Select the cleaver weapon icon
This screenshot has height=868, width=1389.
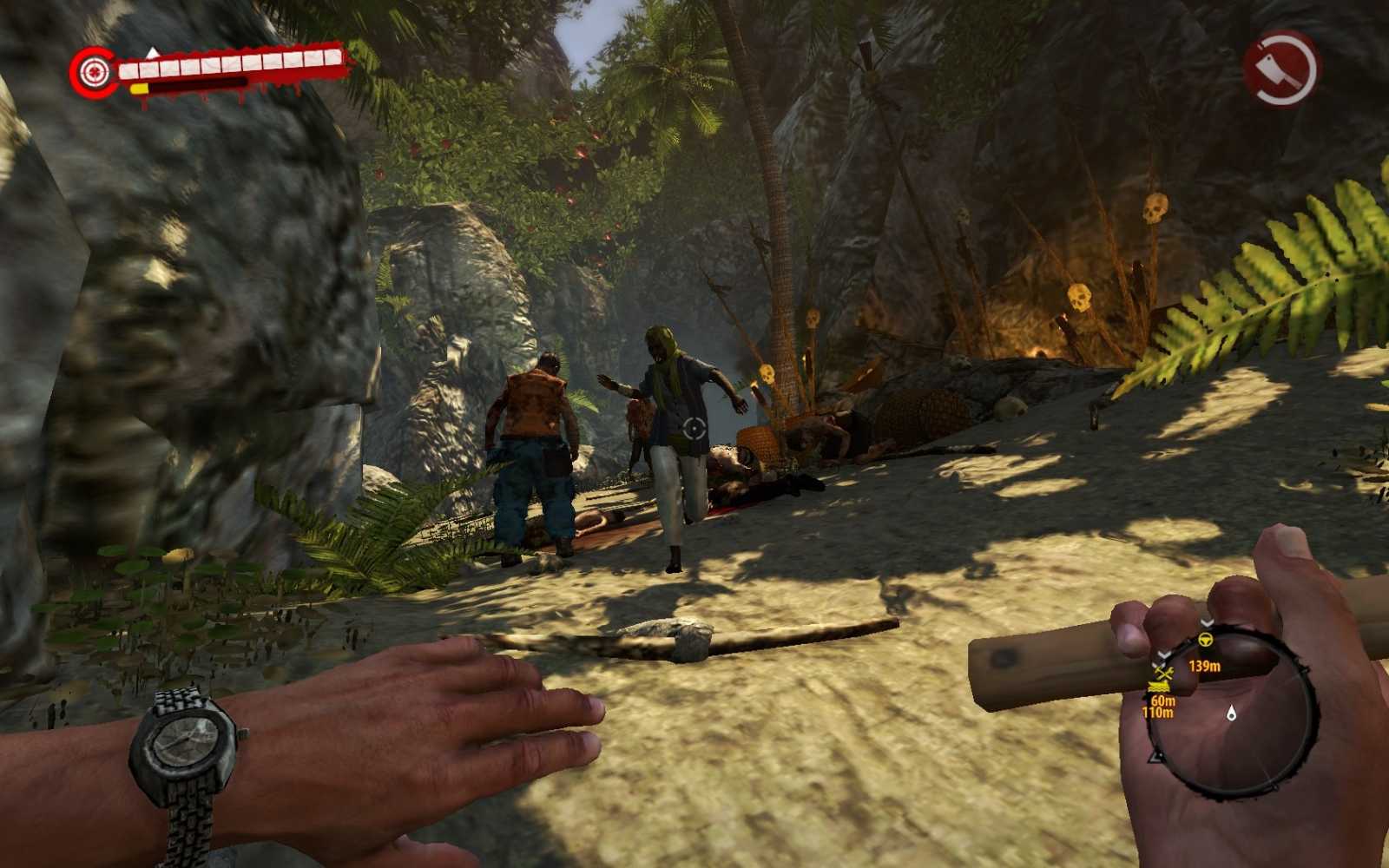(x=1280, y=69)
